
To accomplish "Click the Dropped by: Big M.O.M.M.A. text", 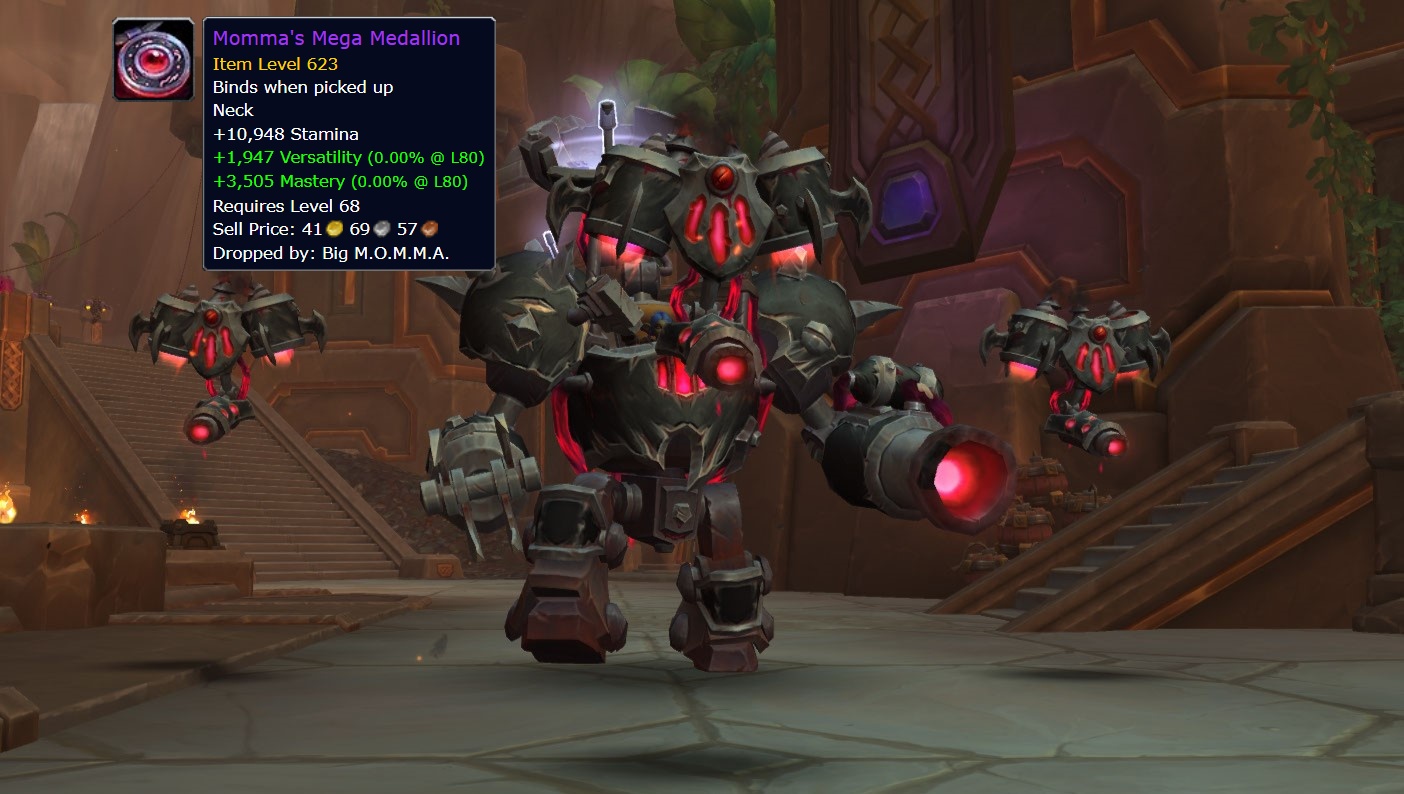I will (x=329, y=253).
